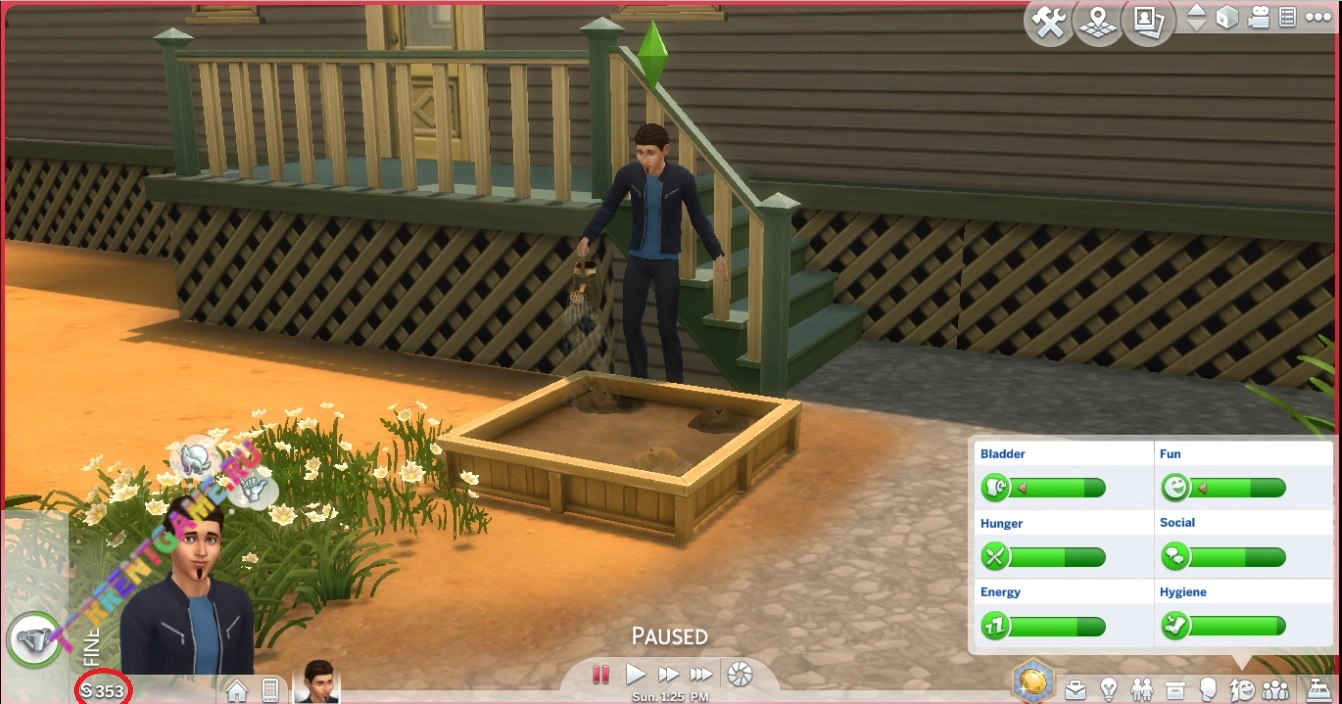1342x704 pixels.
Task: Open the Skills lightbulb panel
Action: click(1108, 690)
